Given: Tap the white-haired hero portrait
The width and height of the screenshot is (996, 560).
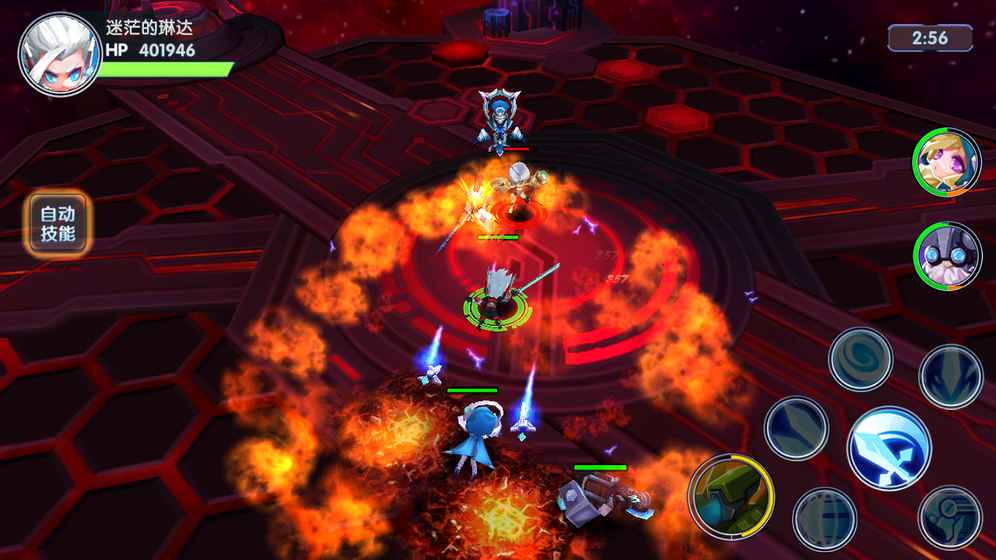Looking at the screenshot, I should point(60,54).
